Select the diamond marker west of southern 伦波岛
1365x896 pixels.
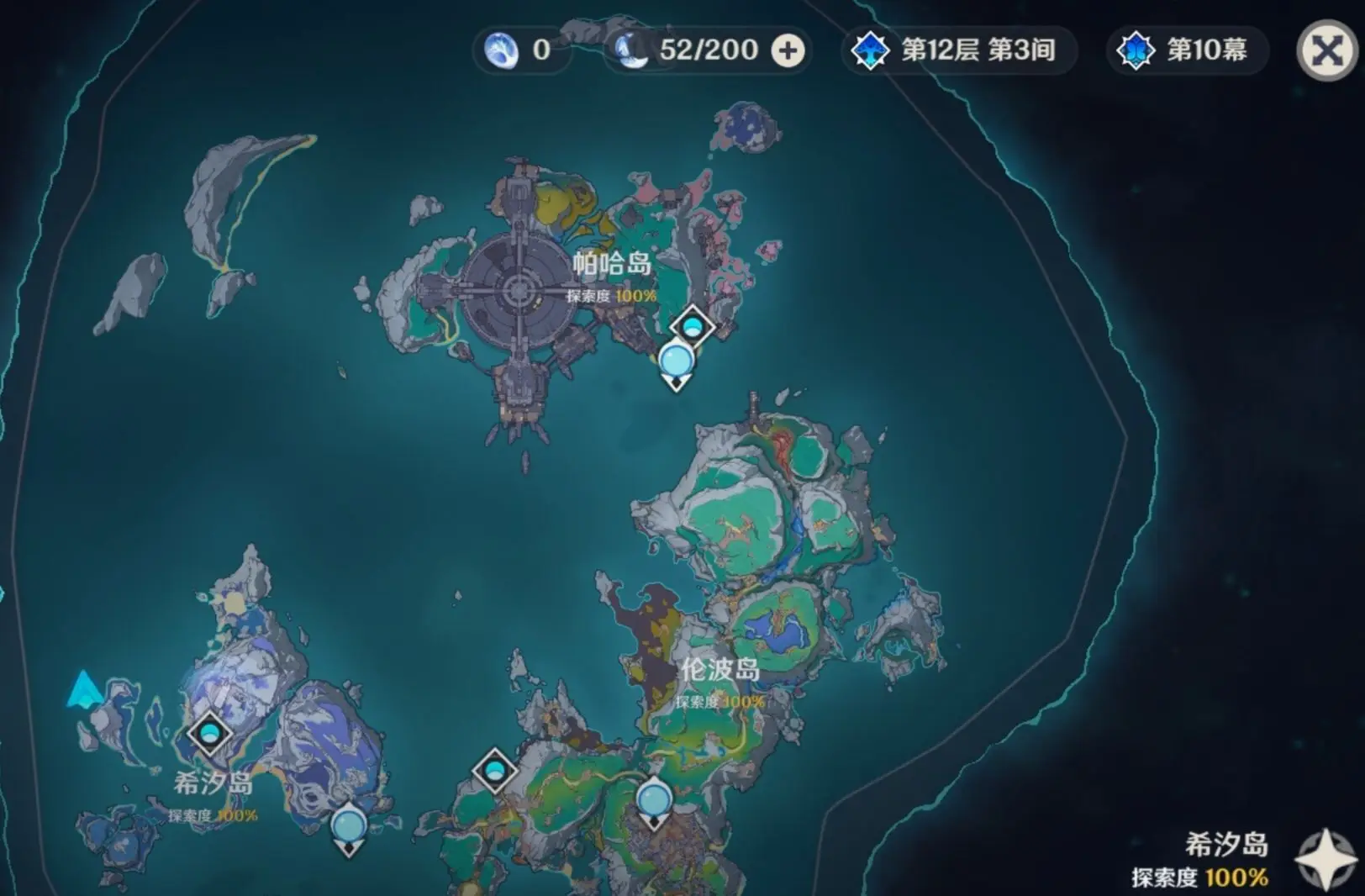494,770
